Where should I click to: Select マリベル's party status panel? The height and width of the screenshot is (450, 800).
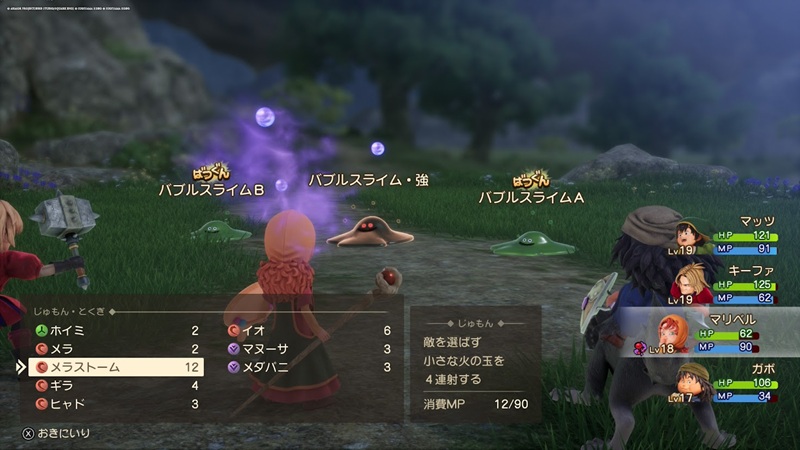pyautogui.click(x=712, y=334)
